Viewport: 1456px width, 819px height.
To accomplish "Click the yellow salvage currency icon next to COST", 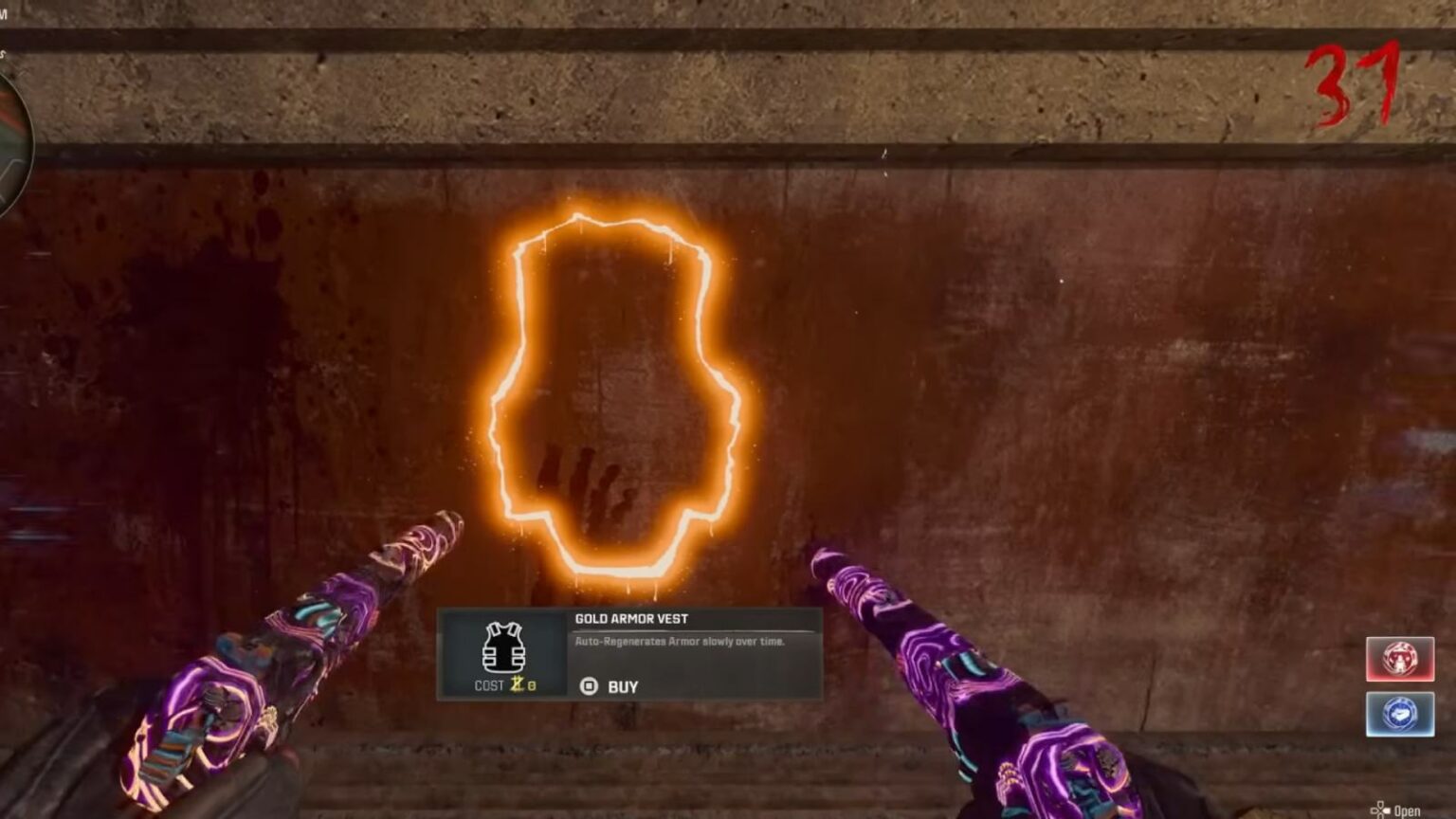I will (x=518, y=684).
